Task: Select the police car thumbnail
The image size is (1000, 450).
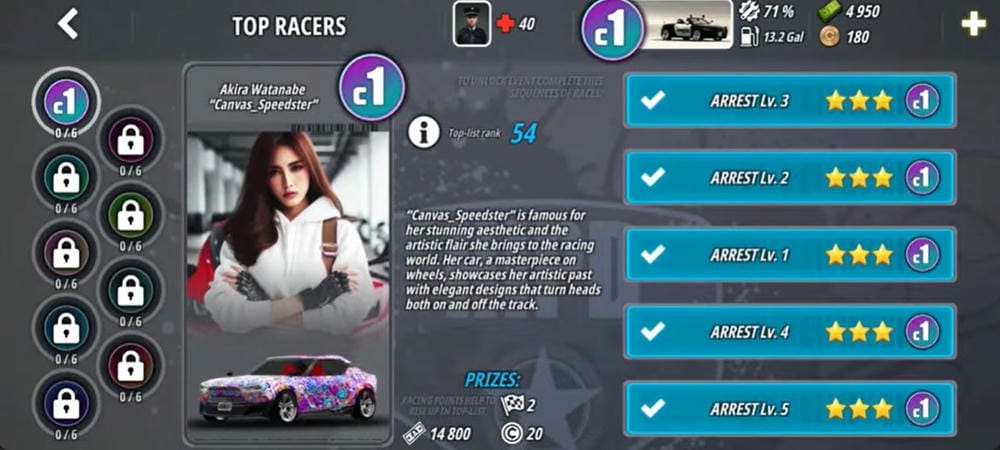Action: point(686,25)
